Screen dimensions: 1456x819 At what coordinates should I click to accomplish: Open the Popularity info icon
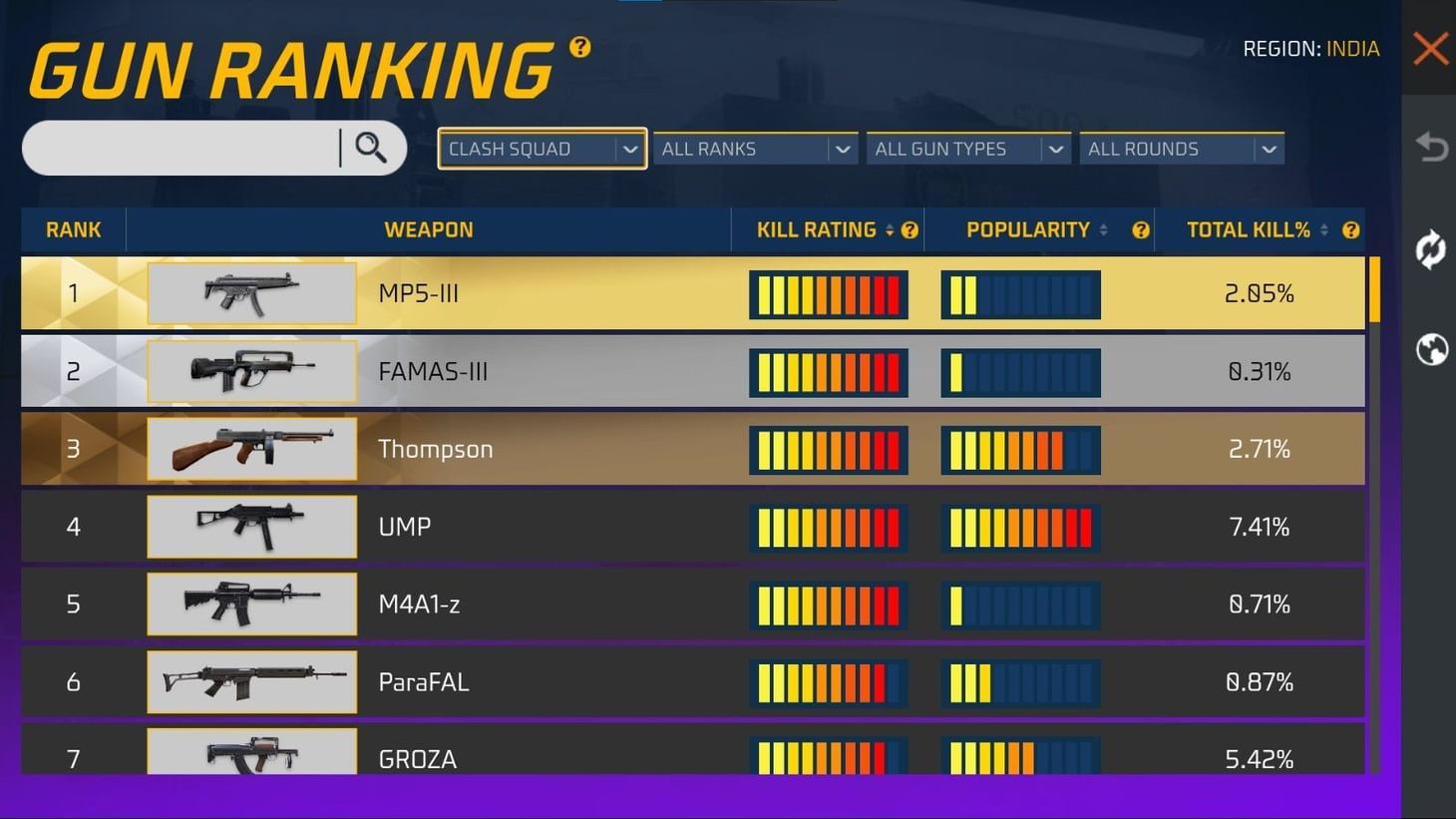click(x=1140, y=229)
